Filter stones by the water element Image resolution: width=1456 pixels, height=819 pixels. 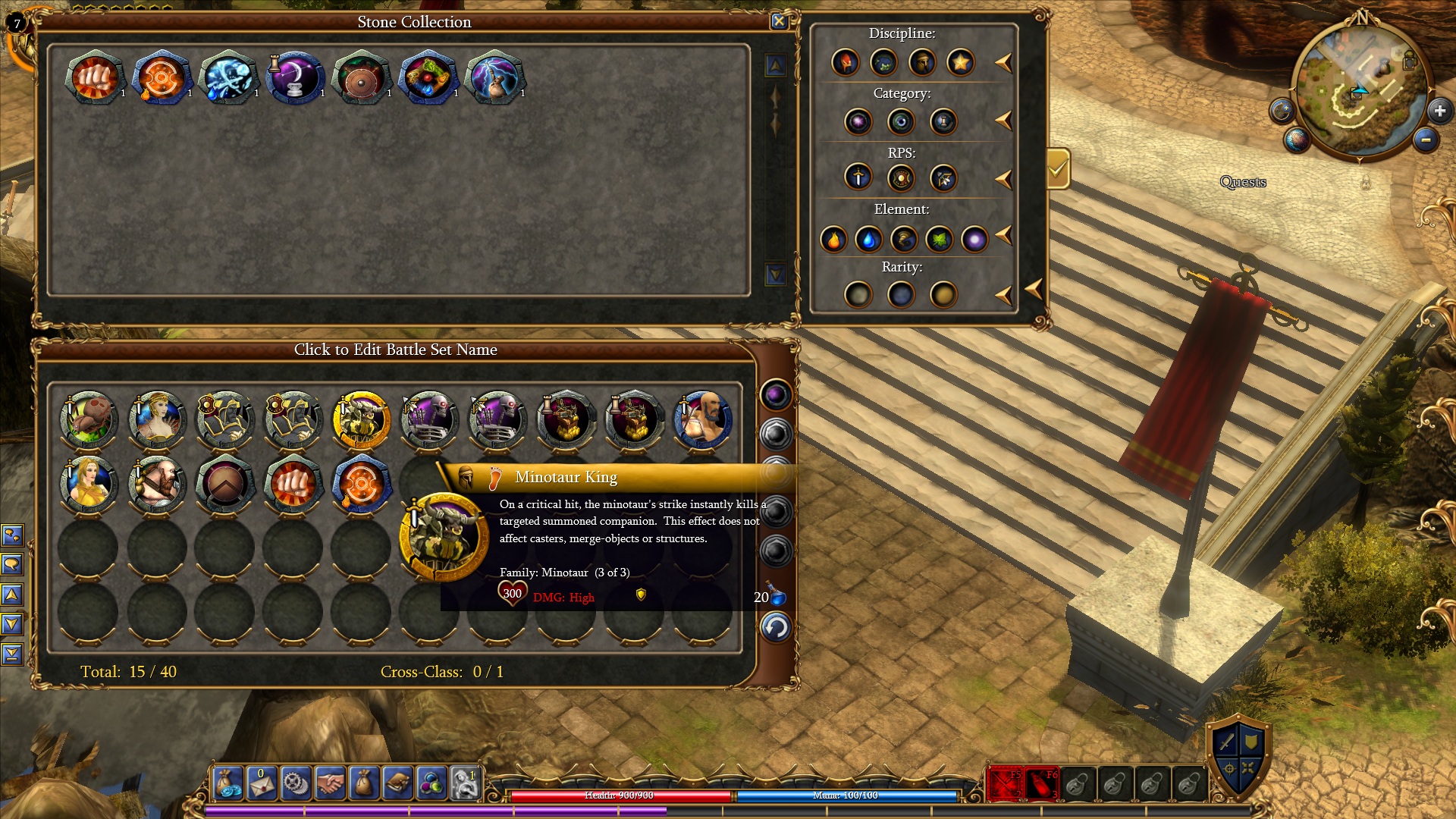point(868,240)
